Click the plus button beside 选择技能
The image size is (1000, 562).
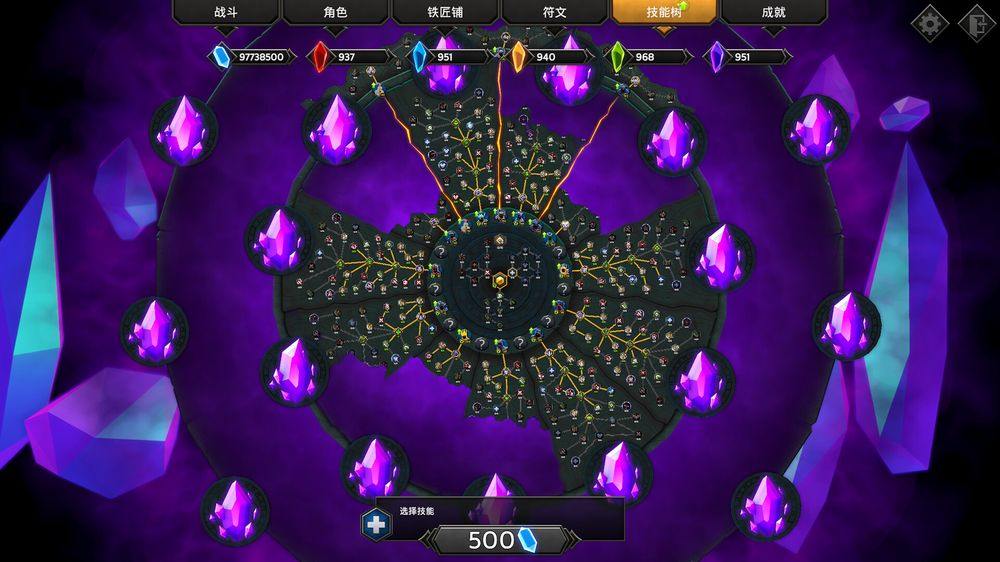[376, 523]
